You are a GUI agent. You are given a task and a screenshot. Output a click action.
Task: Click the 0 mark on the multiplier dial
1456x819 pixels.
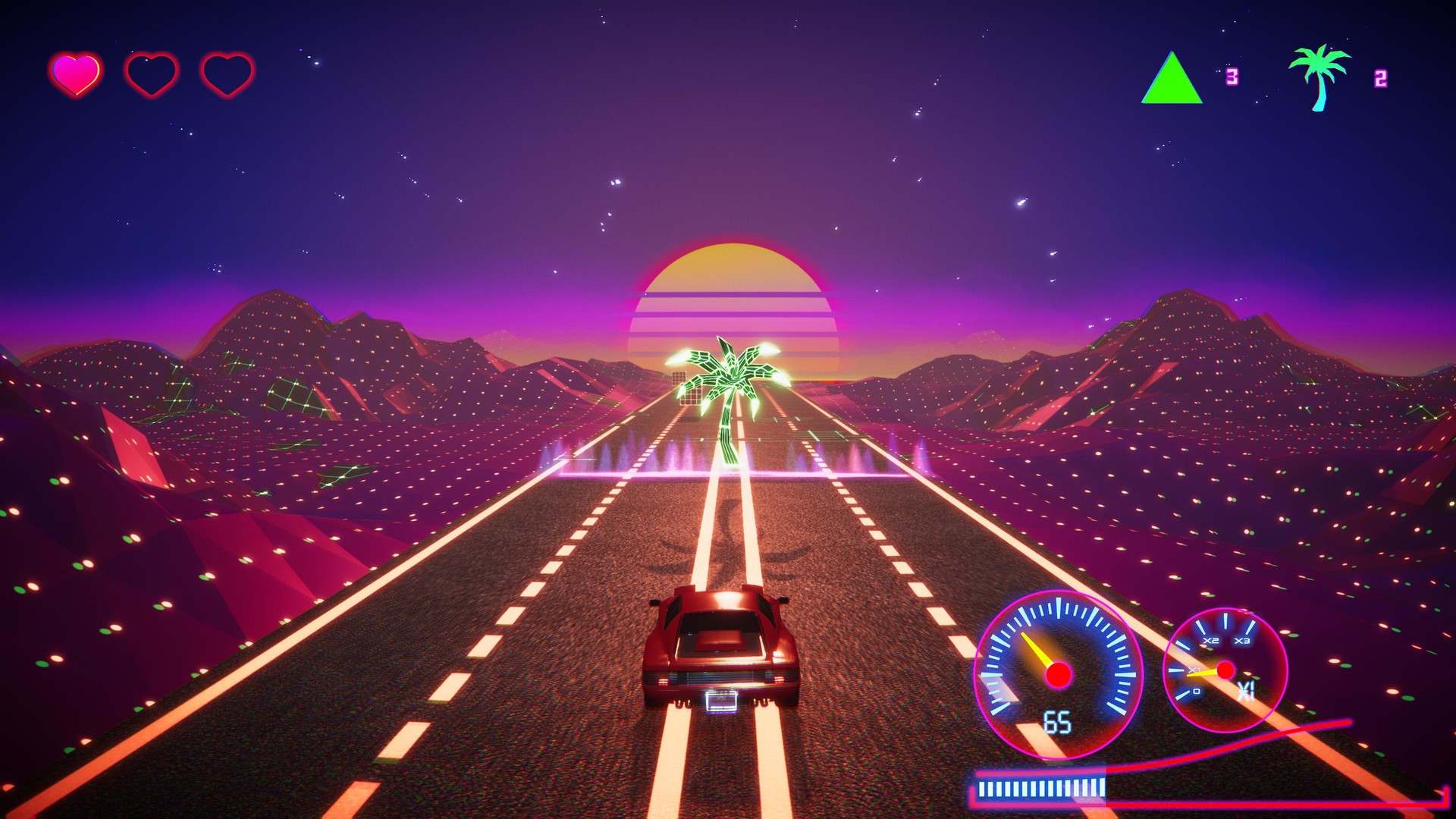1197,691
